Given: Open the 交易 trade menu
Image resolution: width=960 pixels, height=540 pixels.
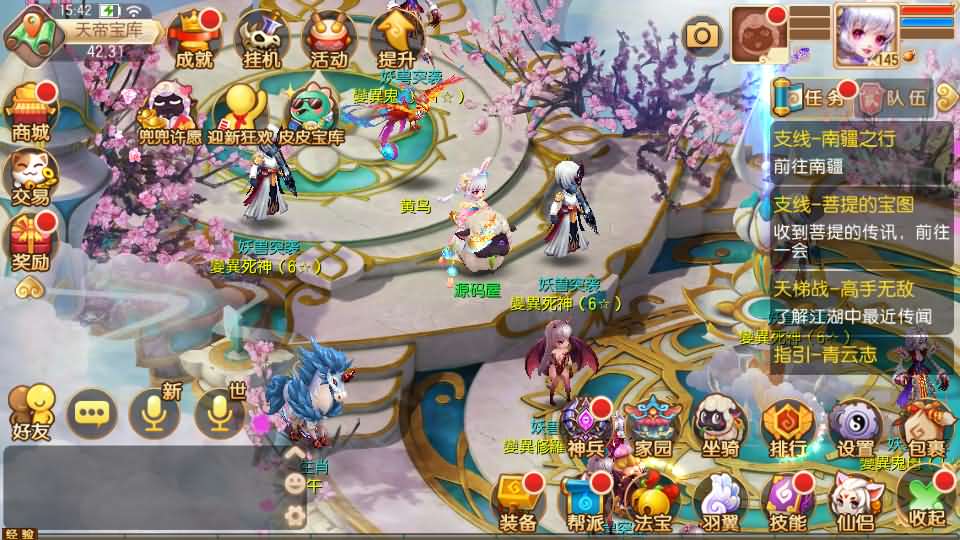Looking at the screenshot, I should pos(30,176).
